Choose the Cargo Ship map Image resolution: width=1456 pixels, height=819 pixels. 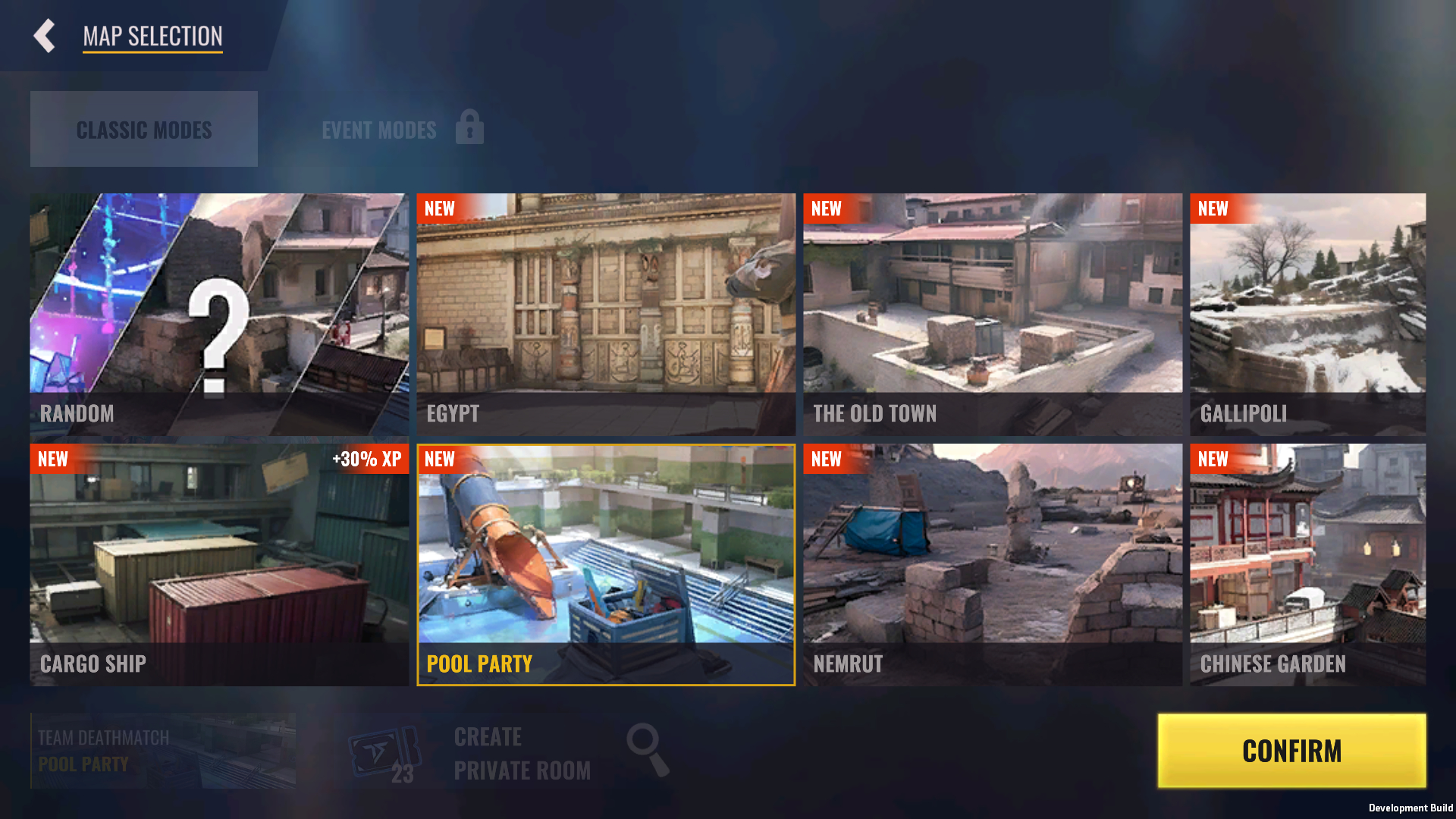point(219,564)
